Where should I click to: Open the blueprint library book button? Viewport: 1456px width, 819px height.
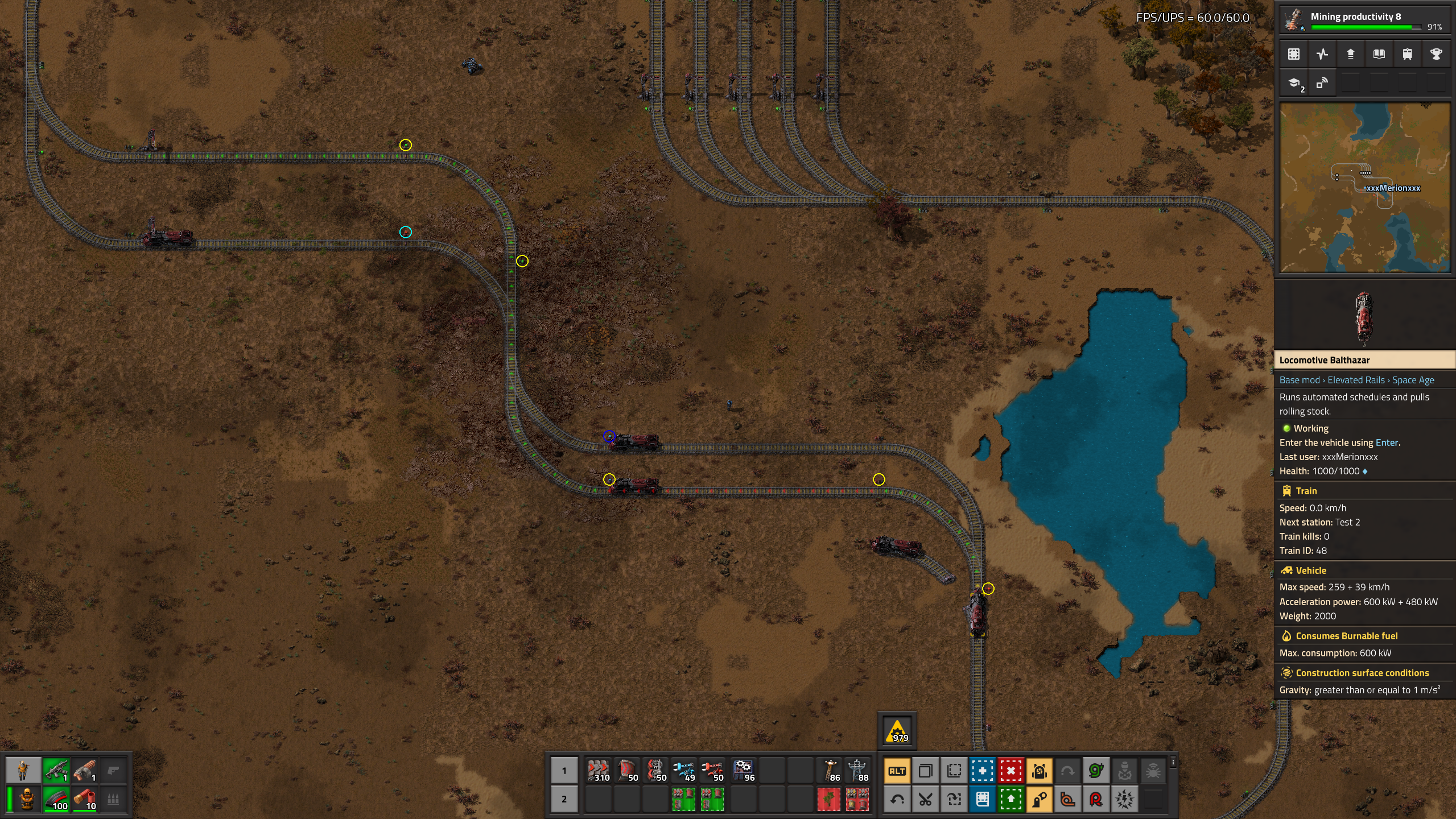(x=982, y=800)
